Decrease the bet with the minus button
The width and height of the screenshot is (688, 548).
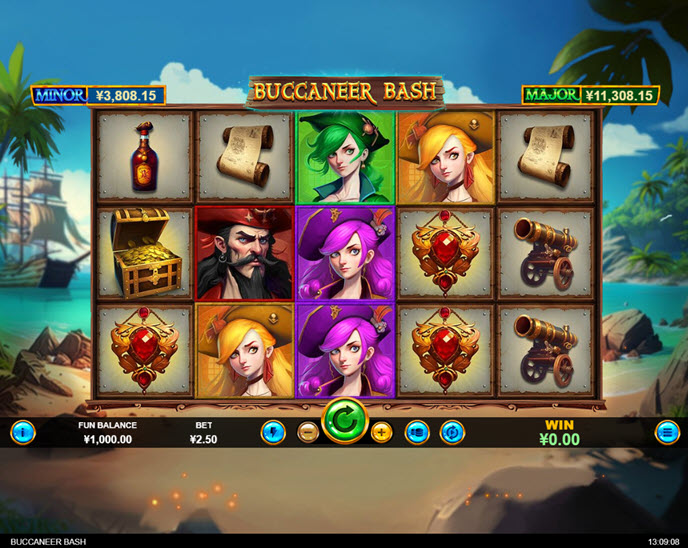click(309, 432)
